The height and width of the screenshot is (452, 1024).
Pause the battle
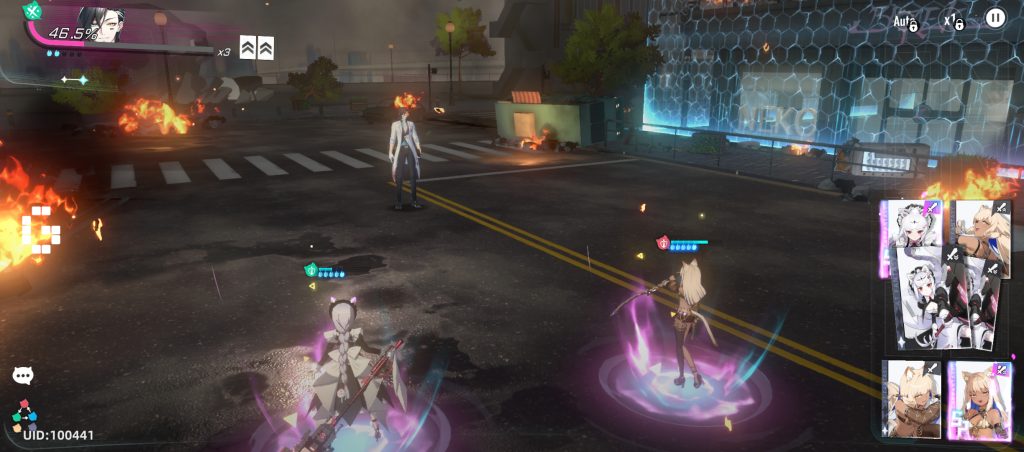tap(995, 18)
